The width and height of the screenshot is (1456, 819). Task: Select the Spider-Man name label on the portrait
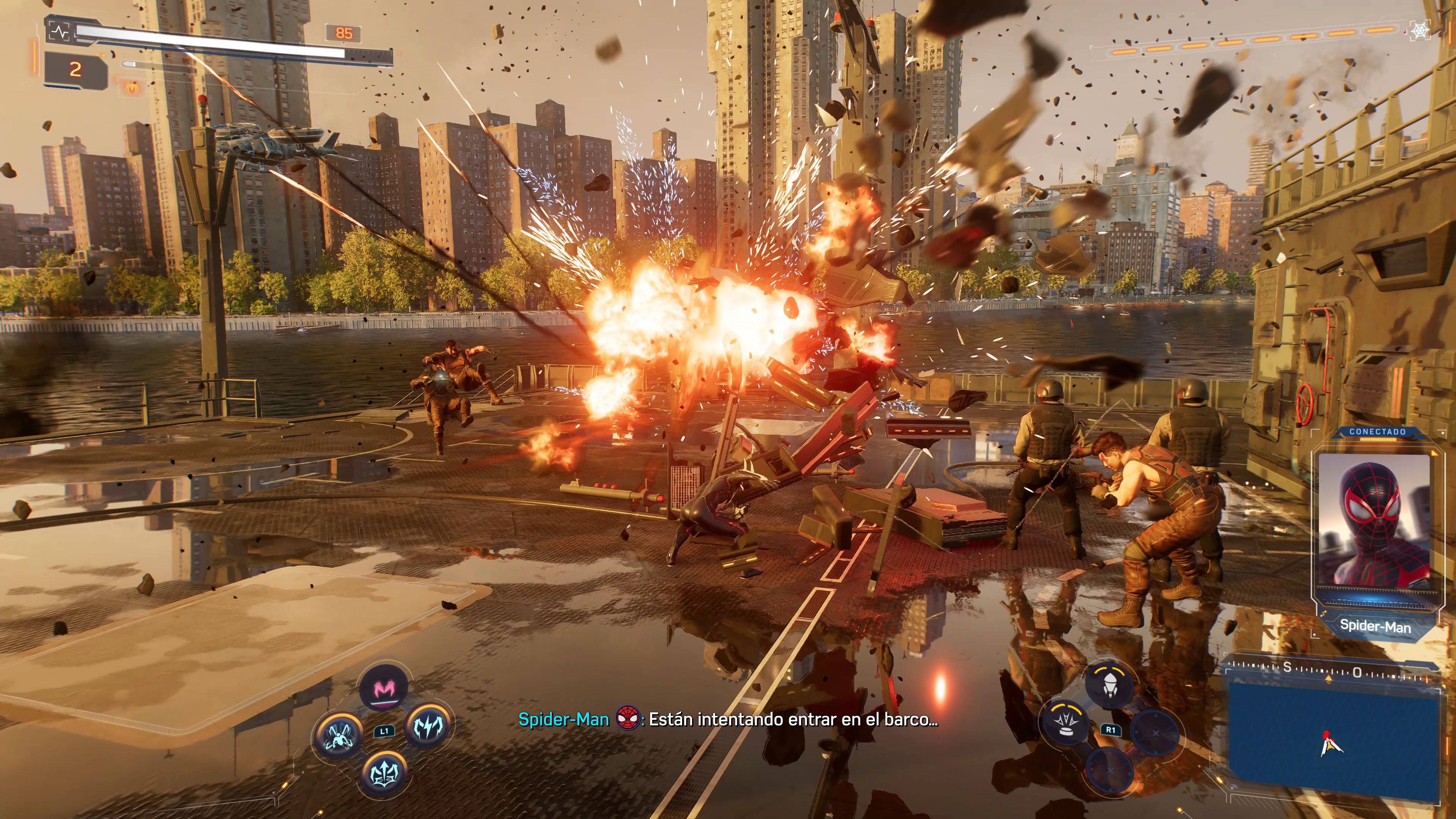click(1376, 626)
